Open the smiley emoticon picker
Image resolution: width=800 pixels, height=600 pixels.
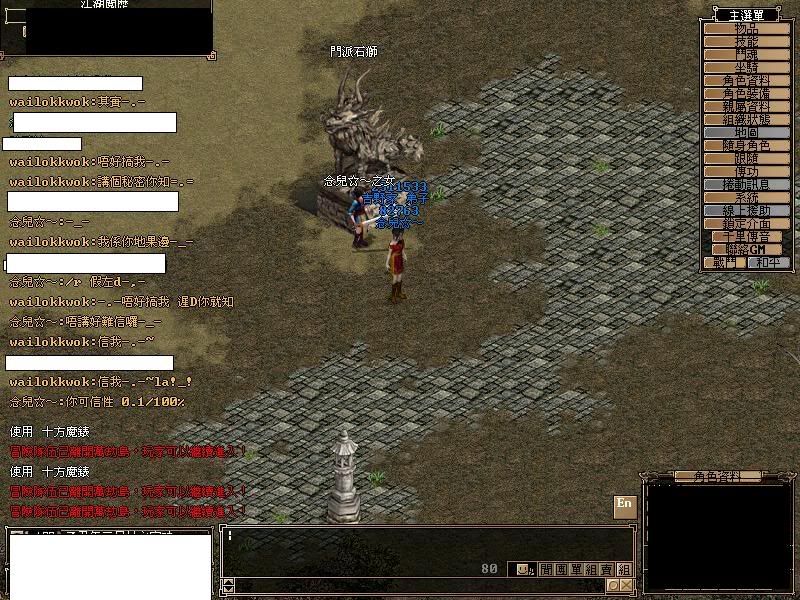(521, 569)
